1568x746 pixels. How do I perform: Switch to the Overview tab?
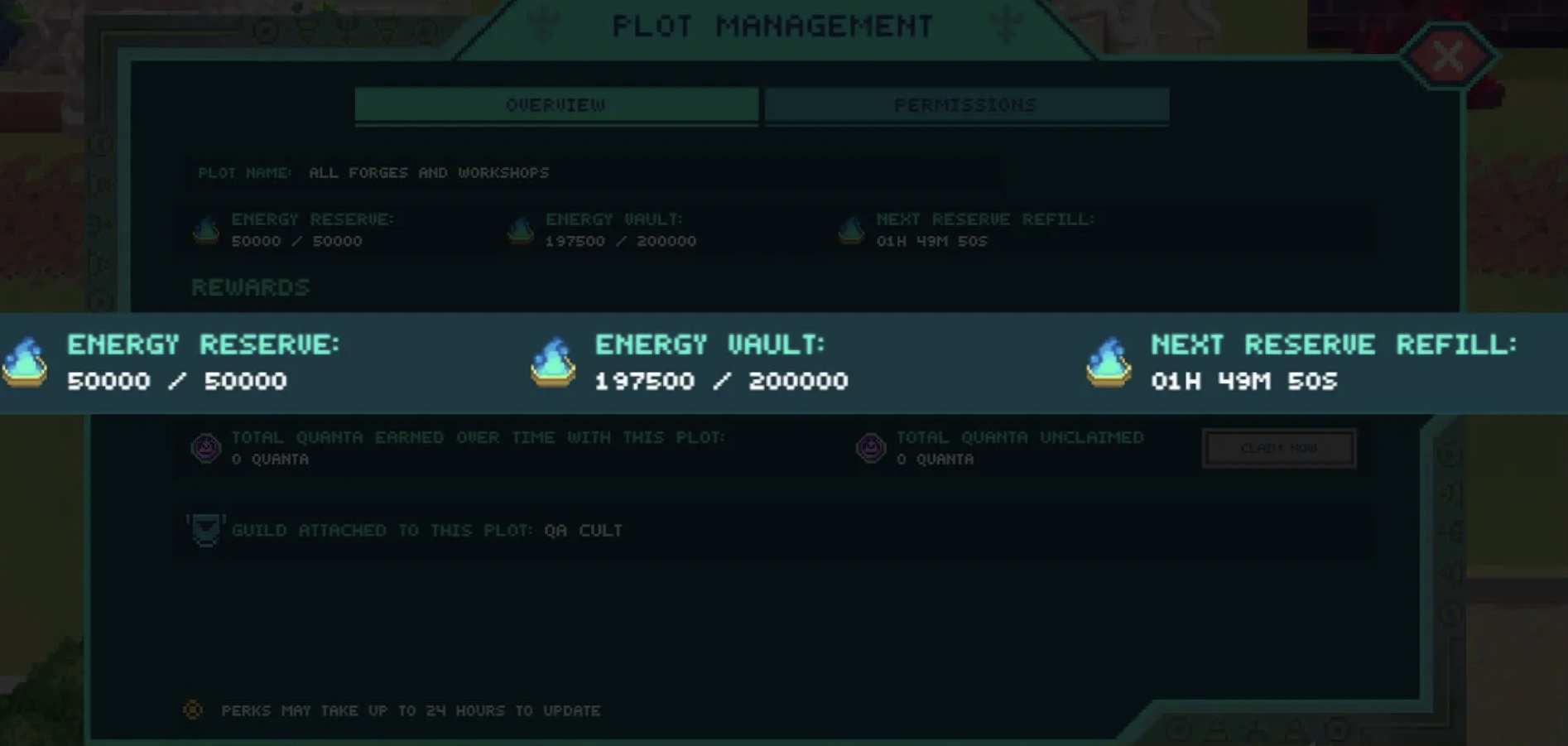[x=555, y=104]
